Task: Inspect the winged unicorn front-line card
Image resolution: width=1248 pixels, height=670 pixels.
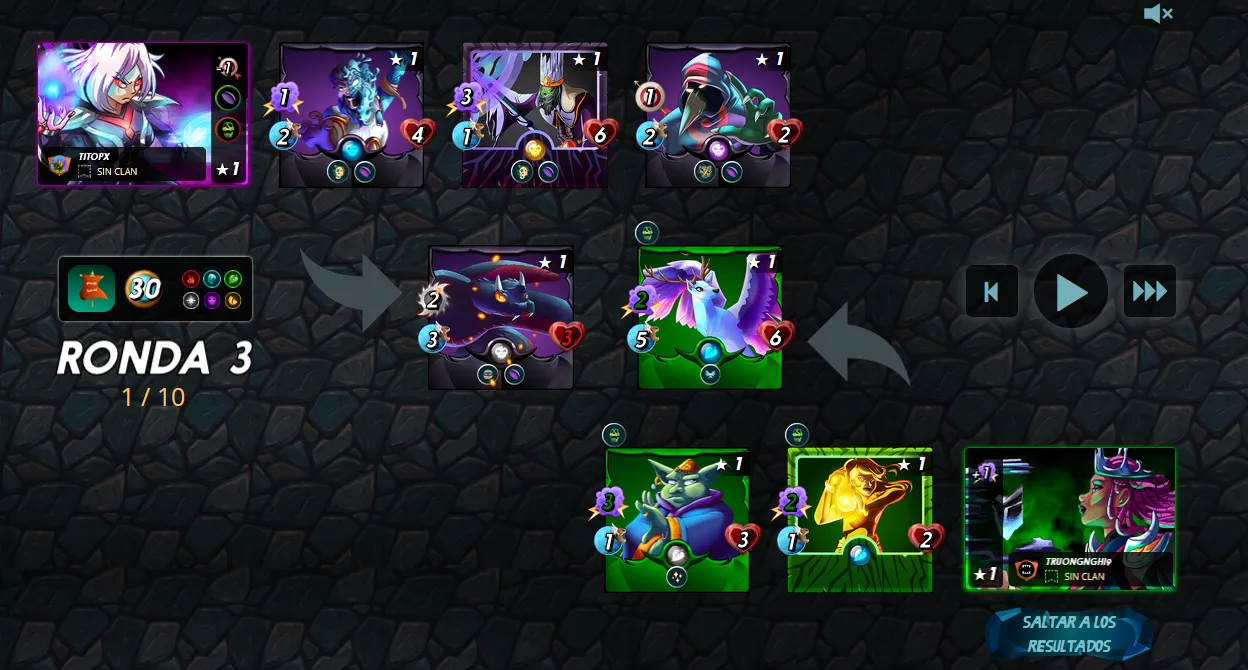Action: 709,316
